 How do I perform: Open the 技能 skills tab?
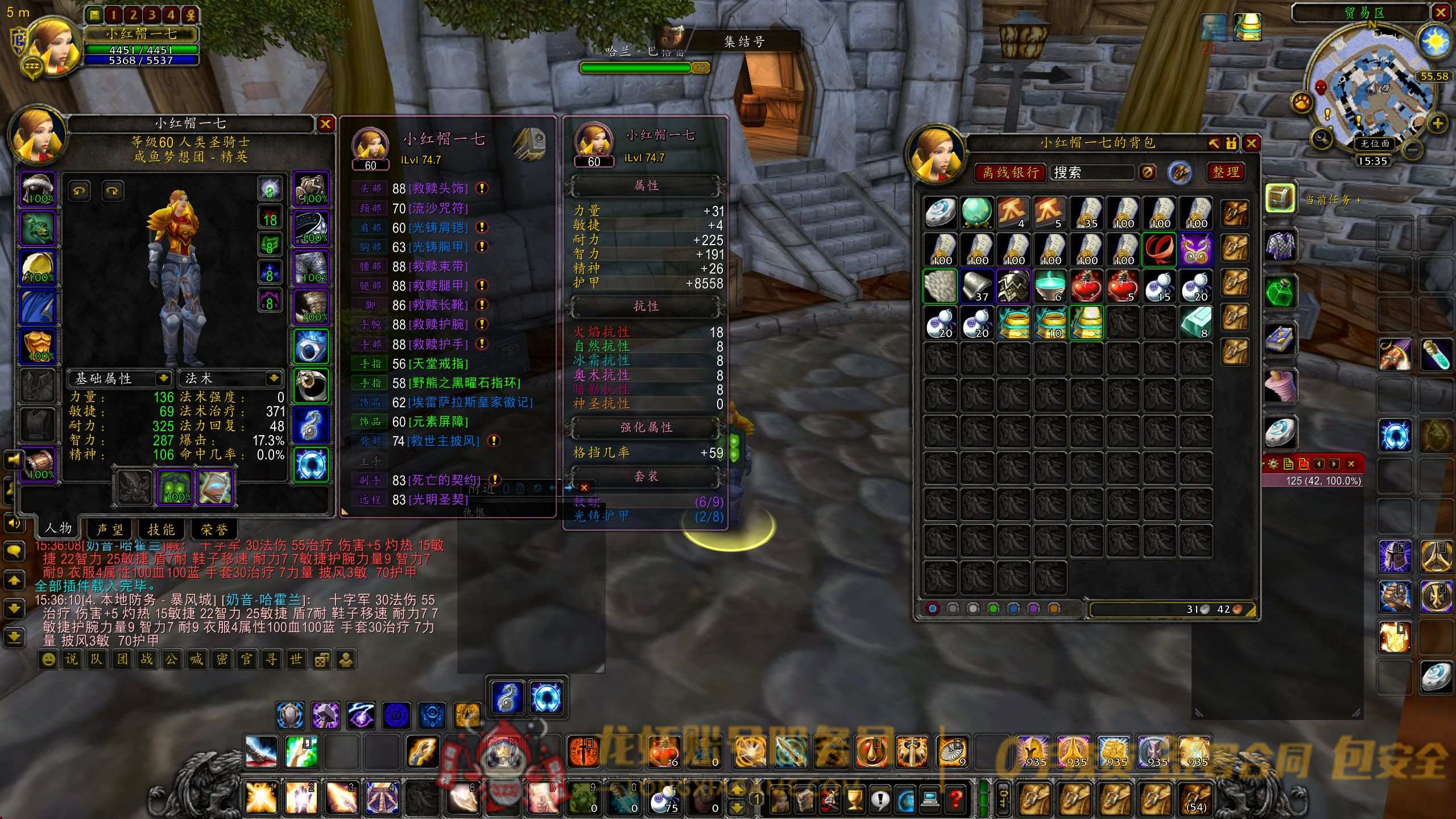[161, 530]
